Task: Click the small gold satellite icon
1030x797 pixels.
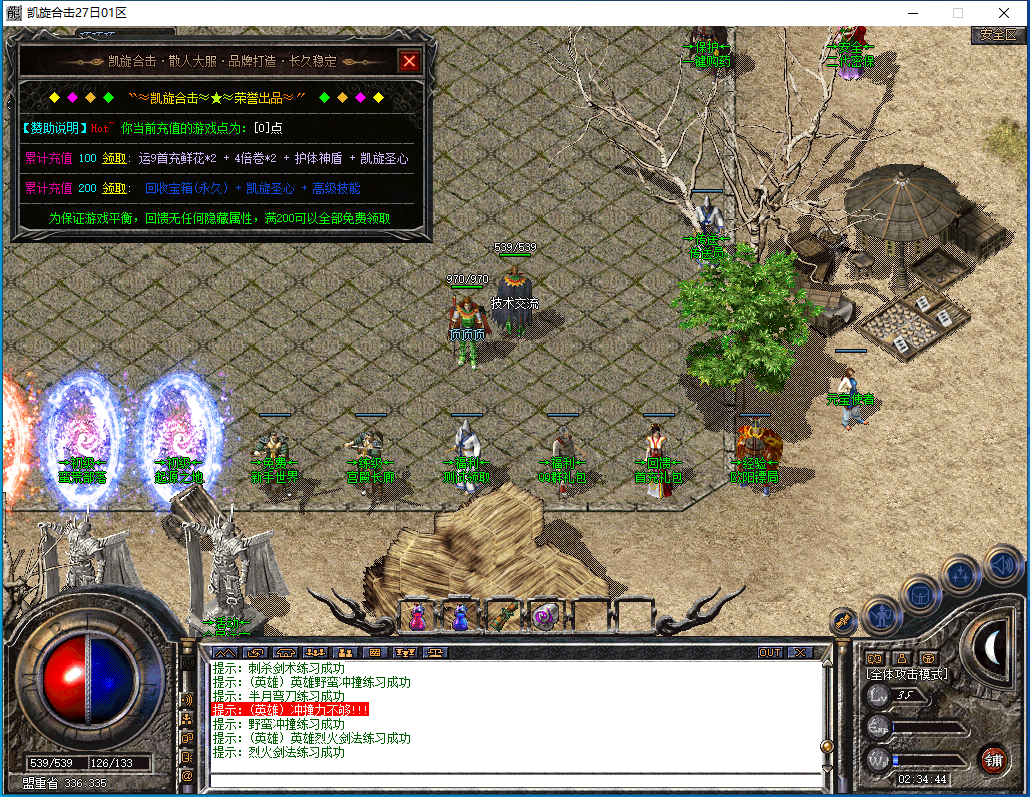Action: coord(843,621)
